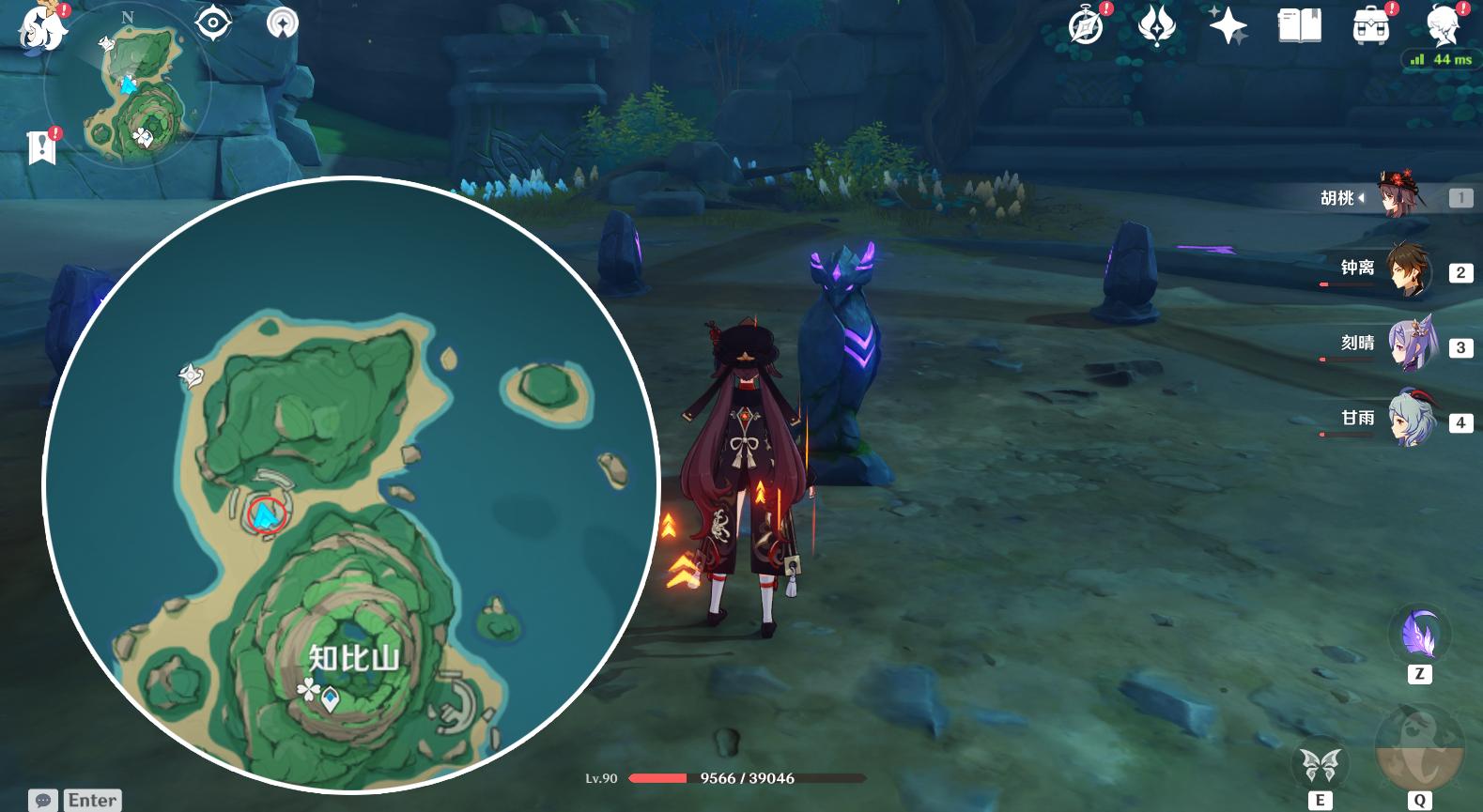Screen dimensions: 1483x812
Task: Open the adventurer handbook
Action: click(x=1299, y=26)
